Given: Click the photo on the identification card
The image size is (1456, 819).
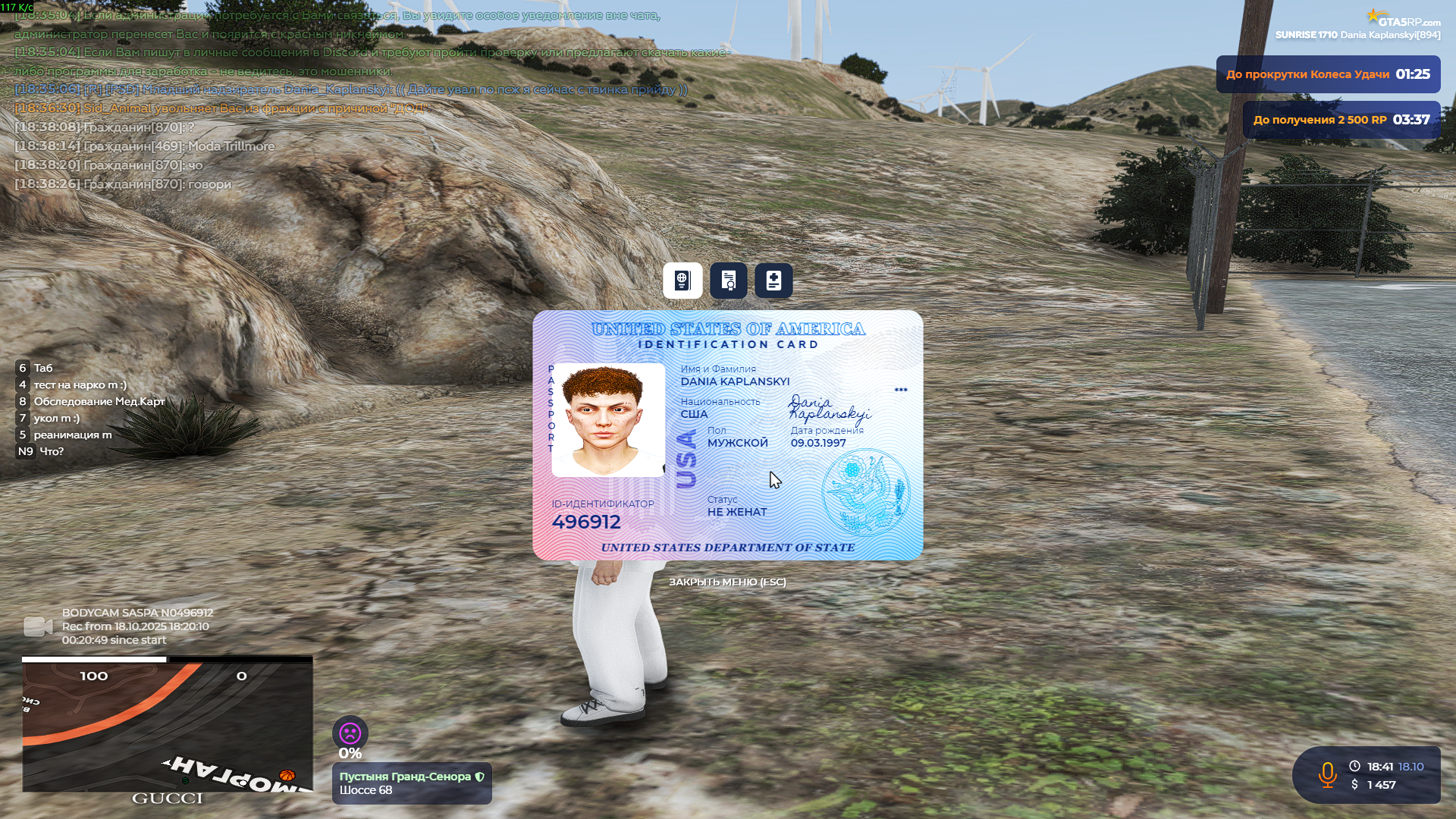Looking at the screenshot, I should [607, 418].
